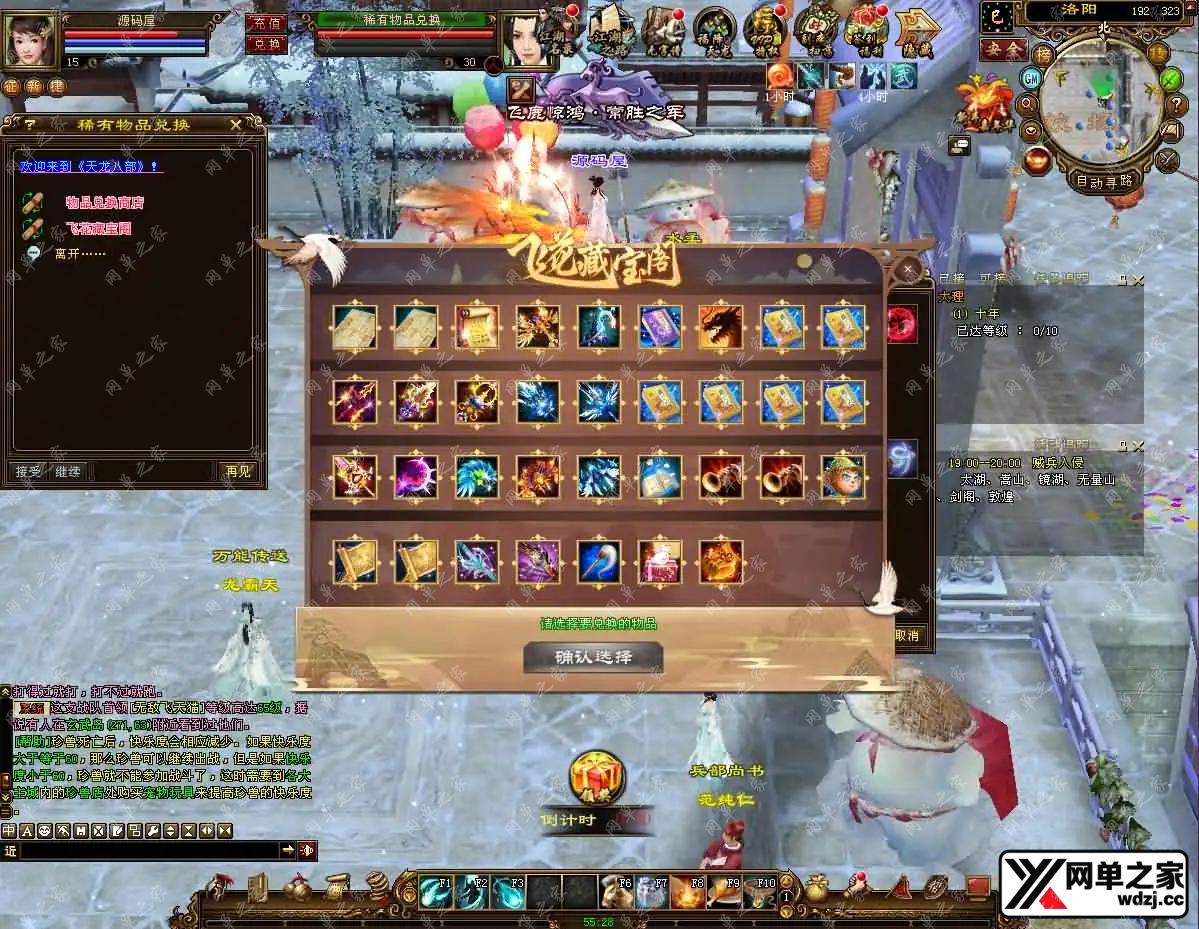
Task: Click the 兑换 exchange button
Action: 265,44
